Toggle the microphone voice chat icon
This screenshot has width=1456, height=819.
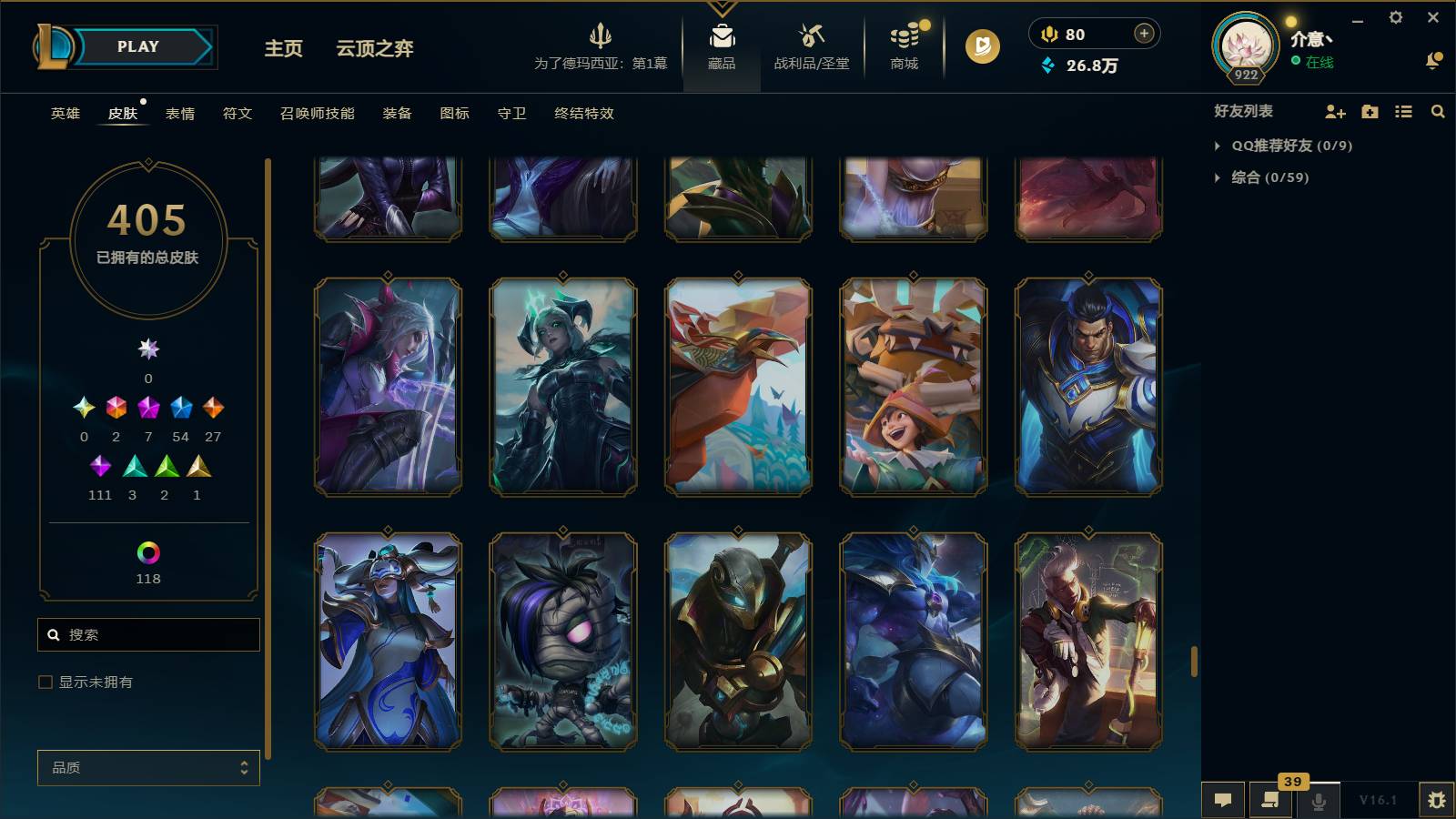(1319, 800)
